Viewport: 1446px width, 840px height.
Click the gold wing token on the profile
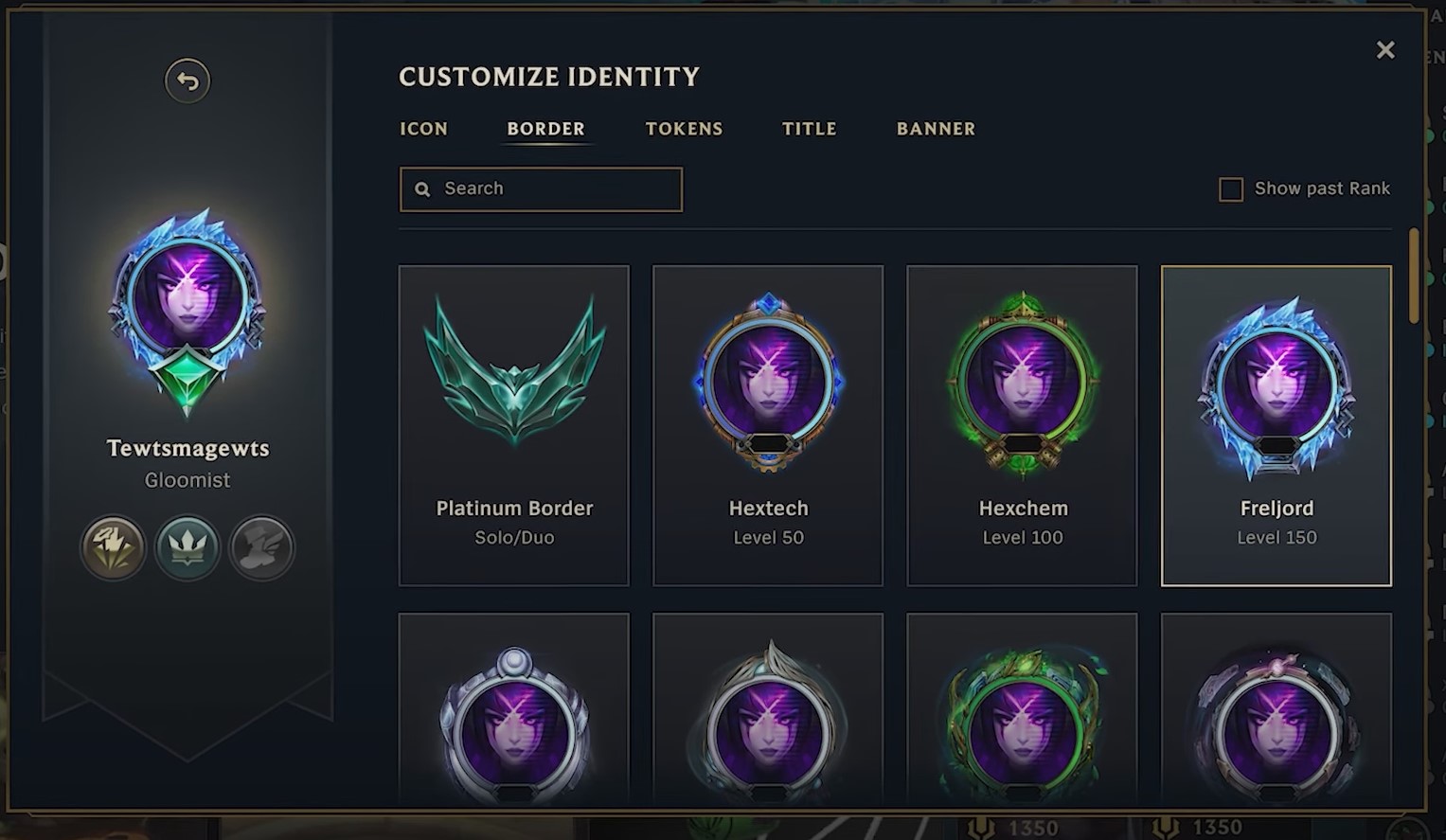tap(113, 547)
